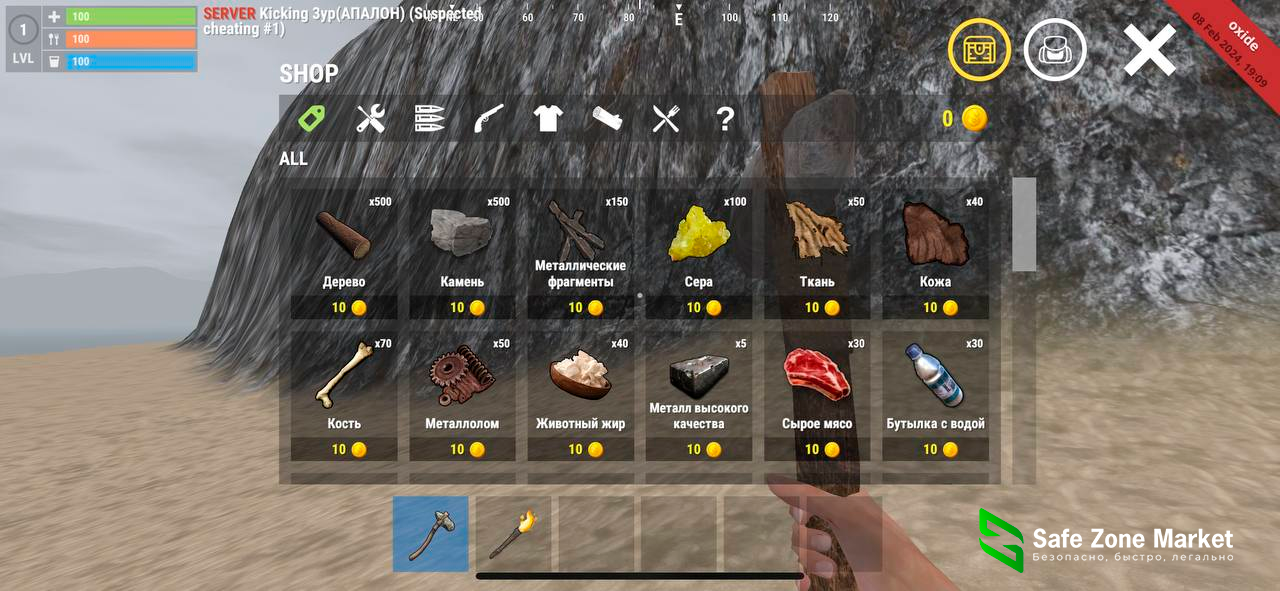Viewport: 1280px width, 591px height.
Task: Close the shop with the X button
Action: (1149, 50)
